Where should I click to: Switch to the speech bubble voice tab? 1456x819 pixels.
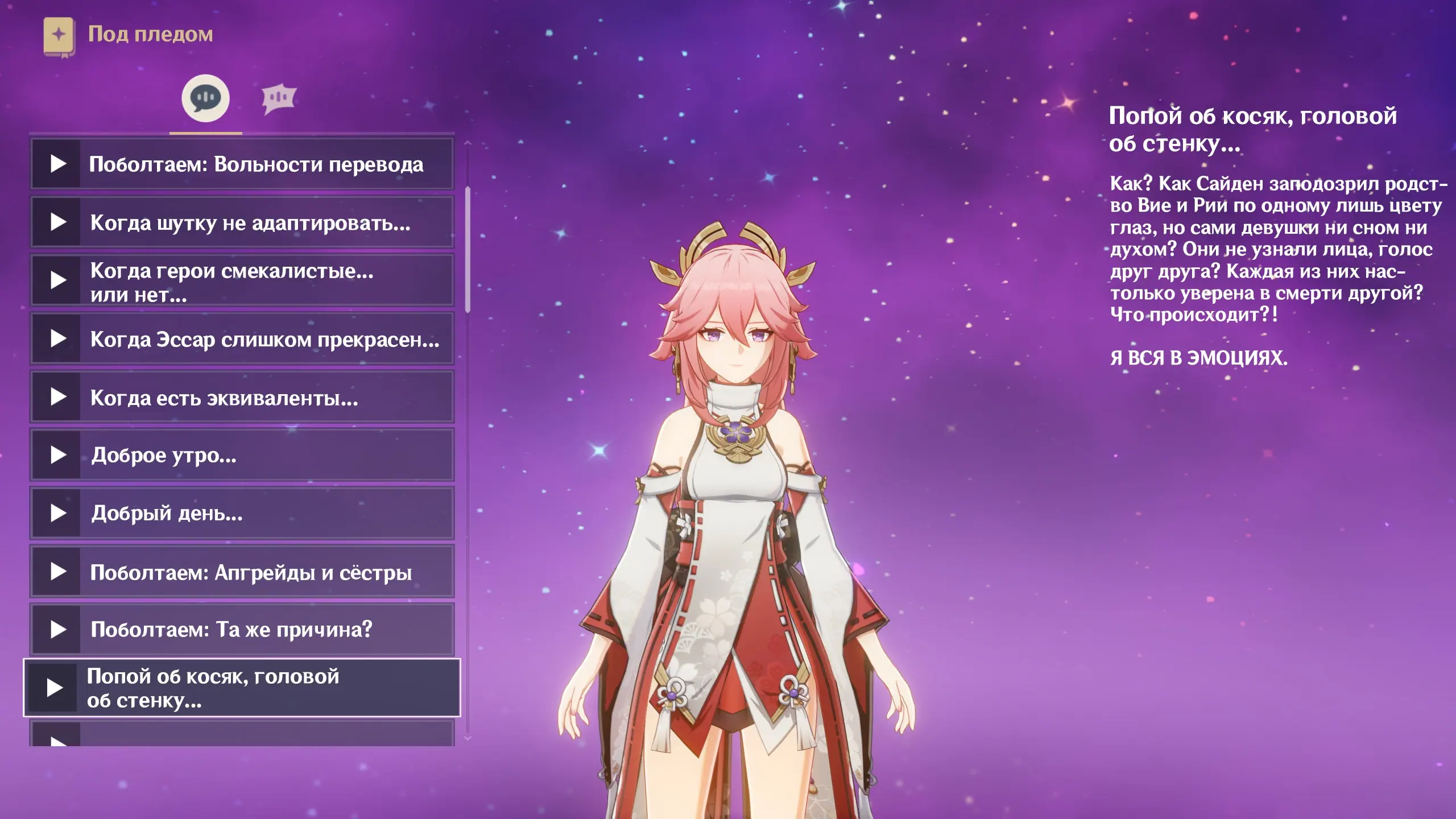click(x=205, y=98)
